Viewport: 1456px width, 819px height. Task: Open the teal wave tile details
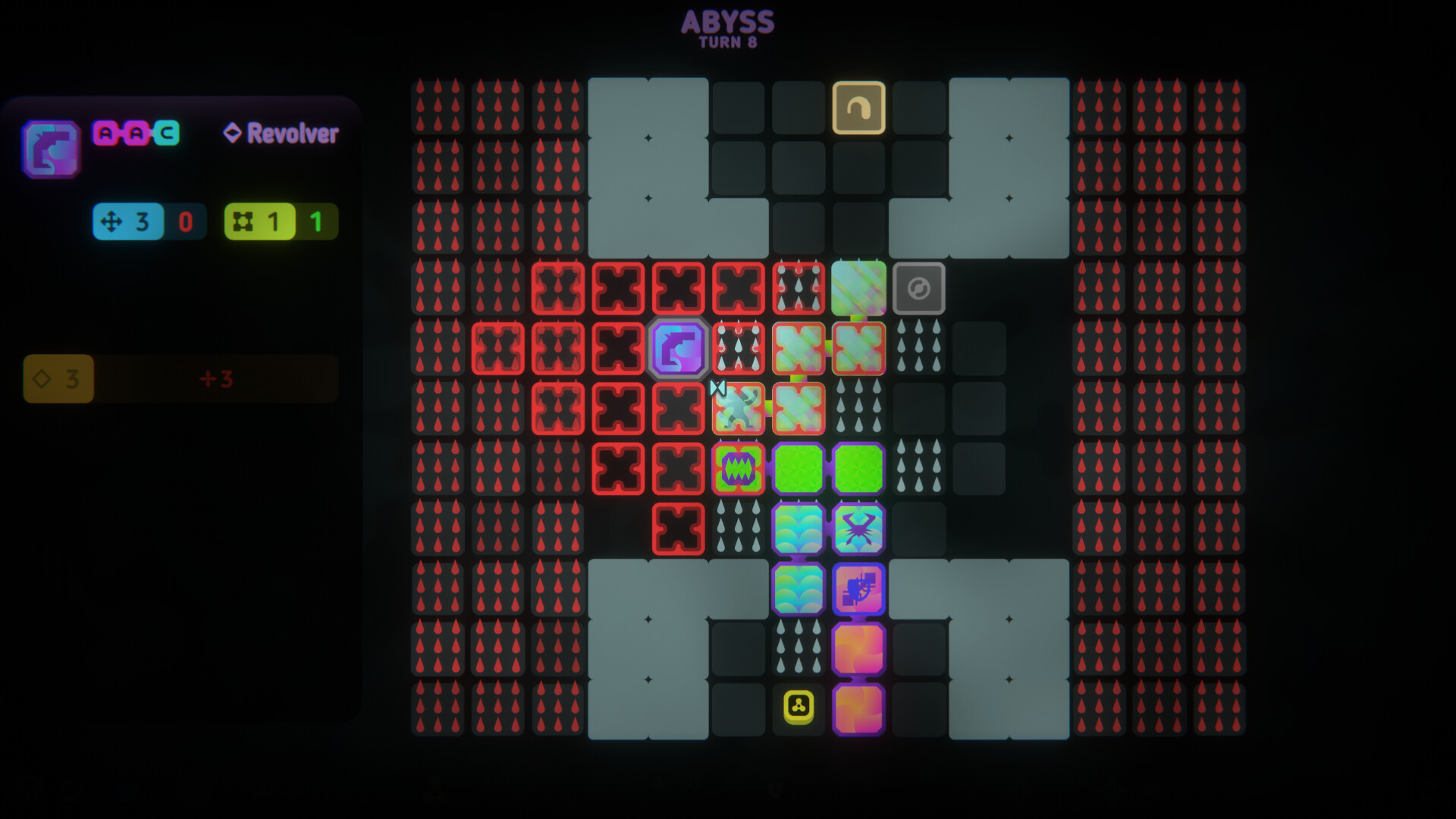pos(799,529)
